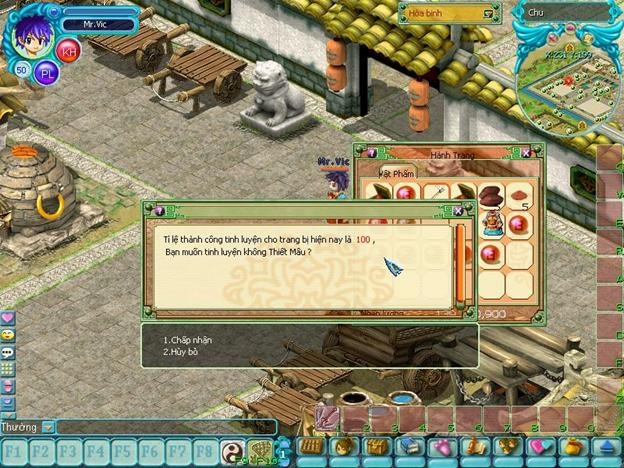Click the Mr.Vic character portrait
The width and height of the screenshot is (624, 468).
pos(32,34)
